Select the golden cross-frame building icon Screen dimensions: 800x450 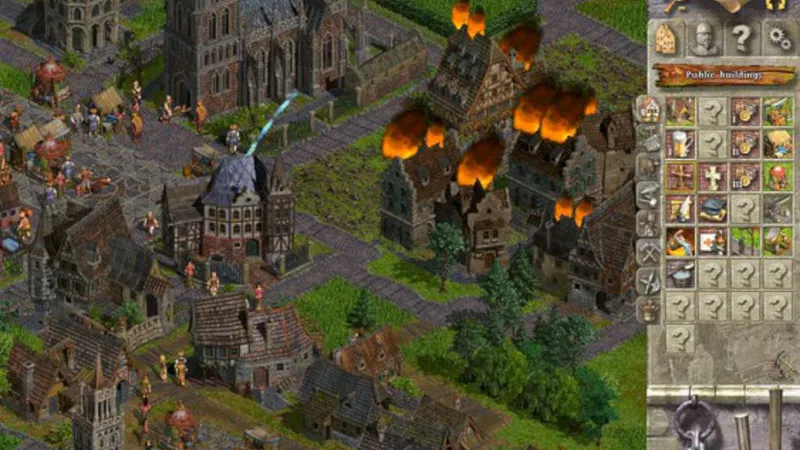[681, 176]
